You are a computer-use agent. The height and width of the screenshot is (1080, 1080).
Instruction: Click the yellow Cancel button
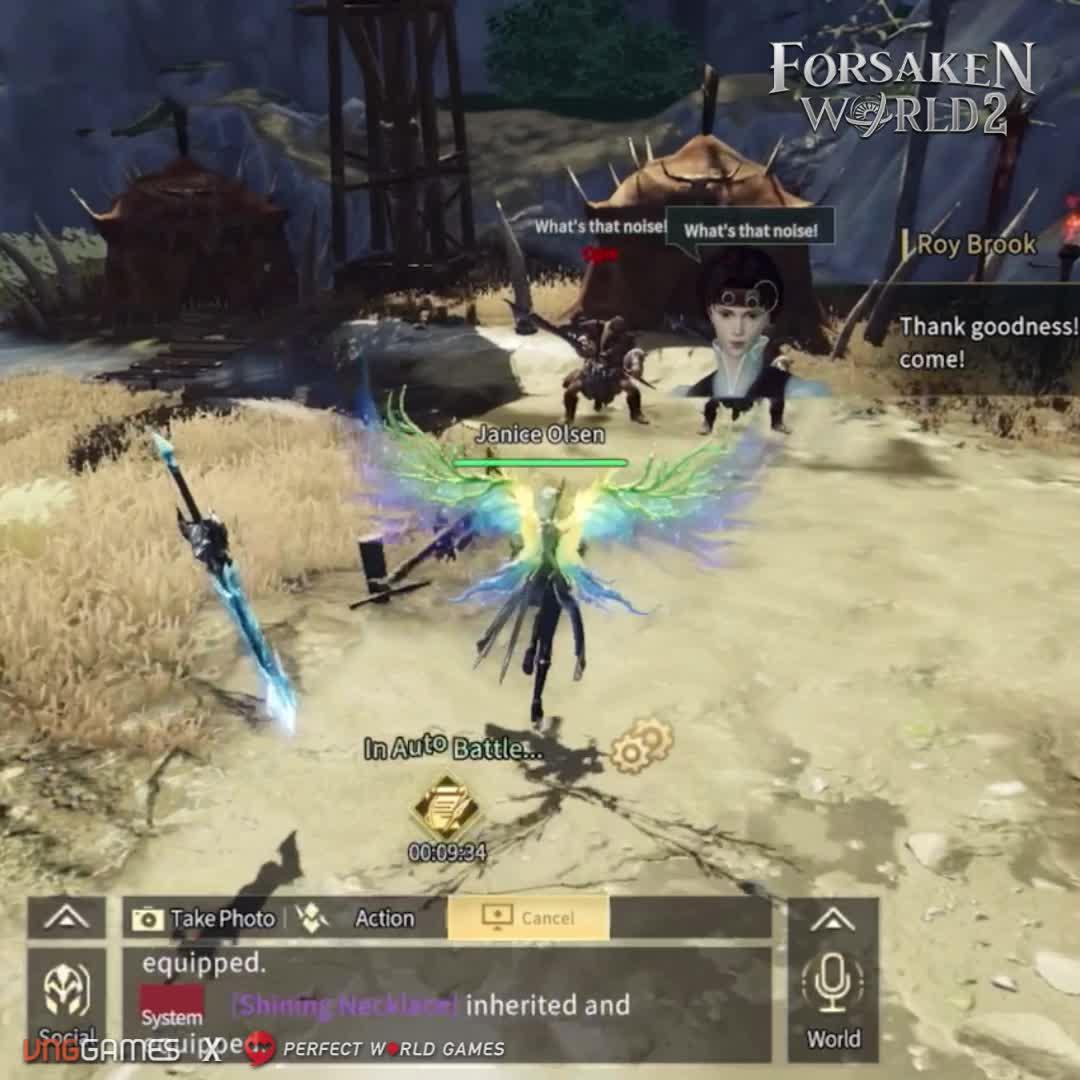tap(528, 918)
